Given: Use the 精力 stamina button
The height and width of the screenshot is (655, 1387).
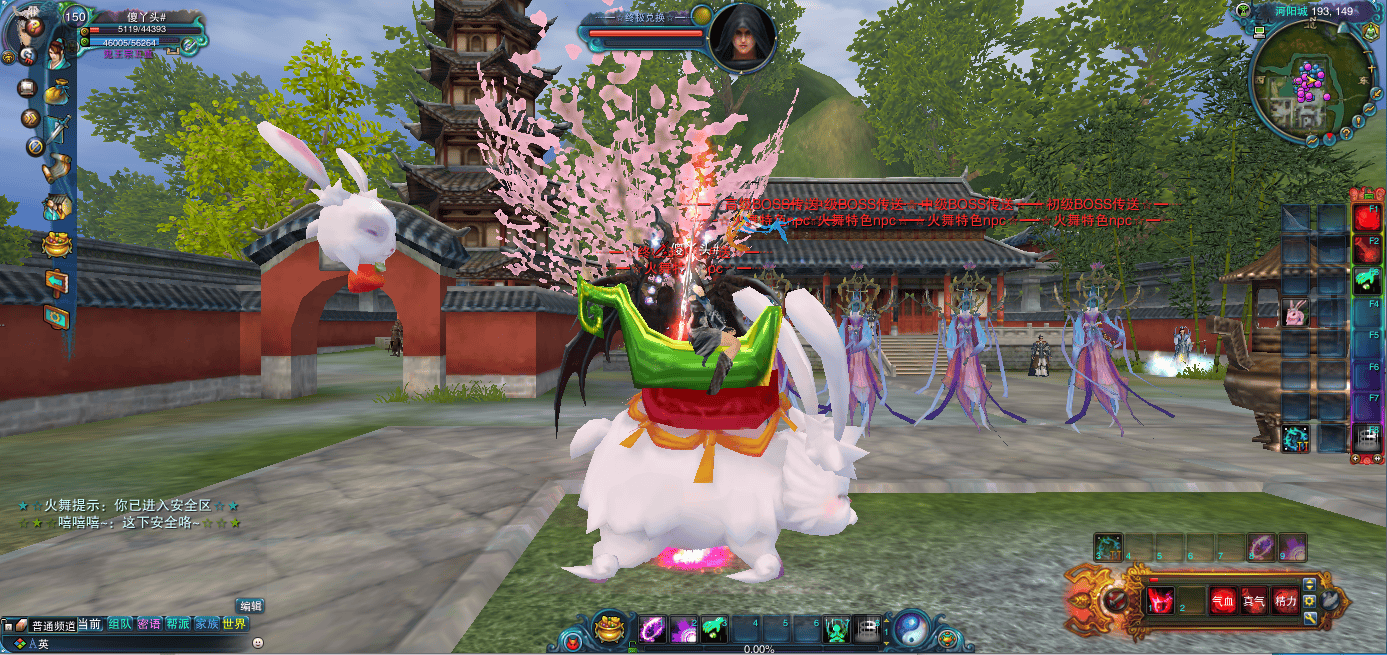Looking at the screenshot, I should [1285, 601].
